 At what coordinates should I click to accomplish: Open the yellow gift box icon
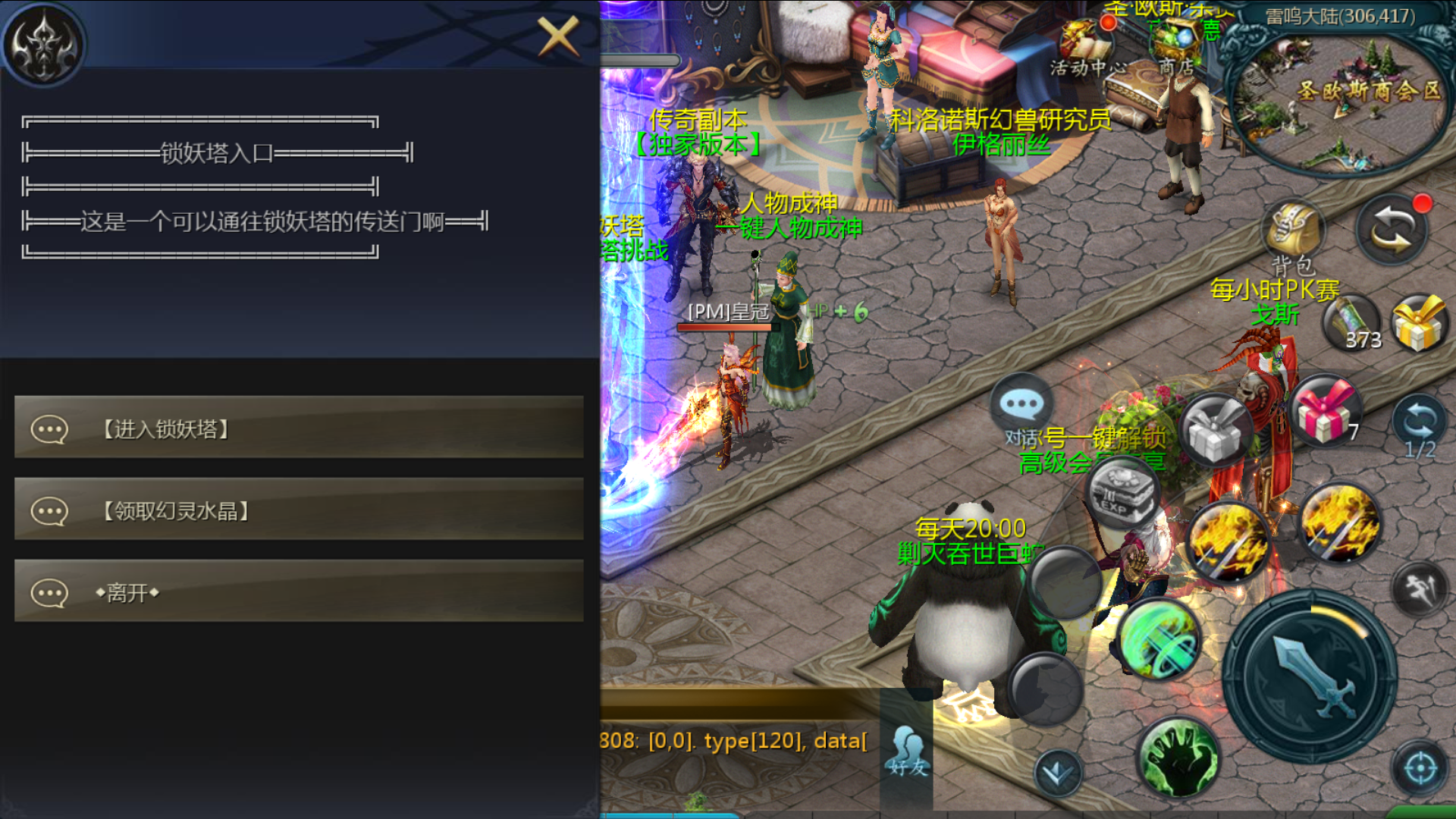[1419, 324]
